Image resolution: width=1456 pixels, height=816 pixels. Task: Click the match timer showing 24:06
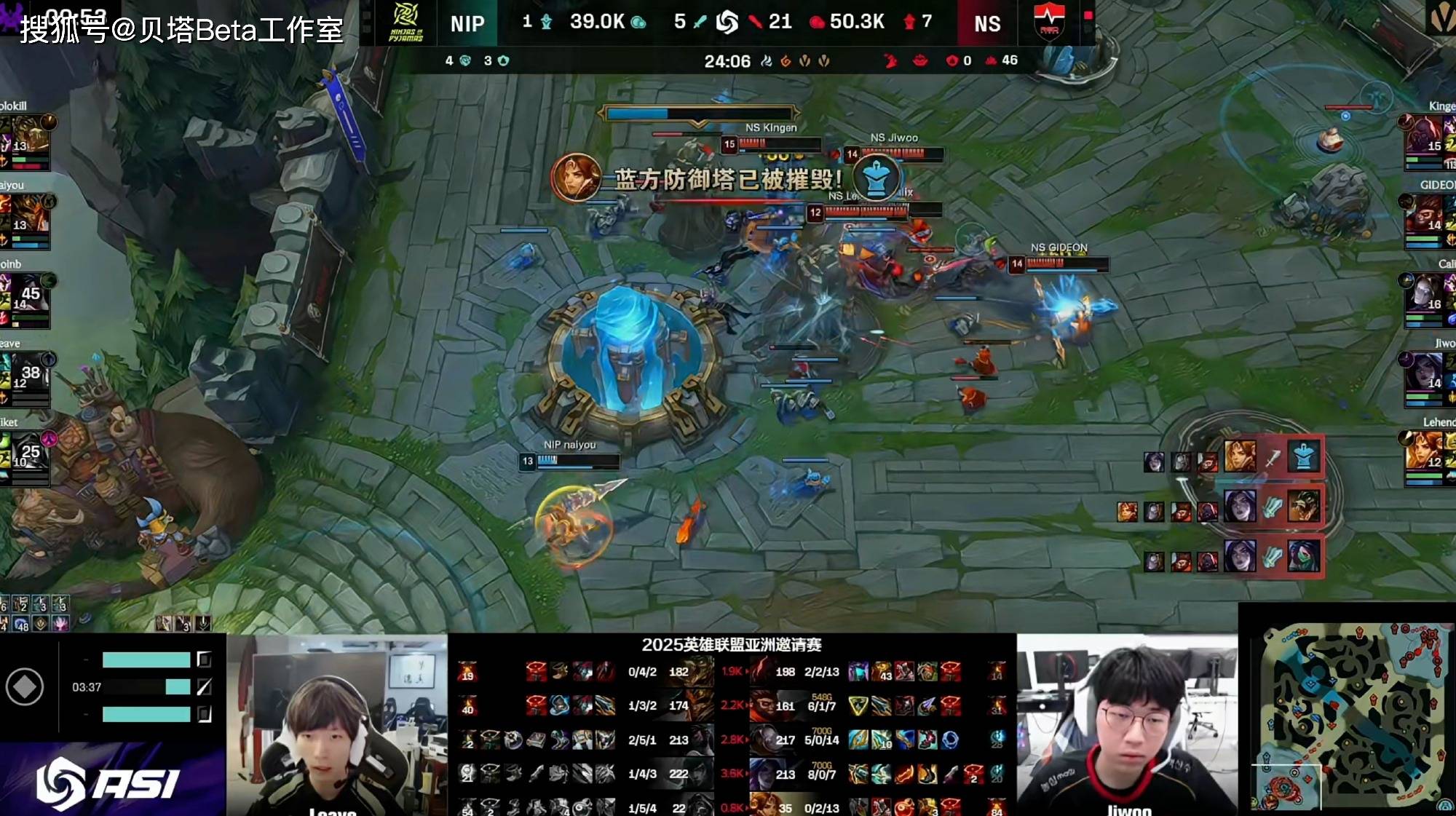pos(728,61)
